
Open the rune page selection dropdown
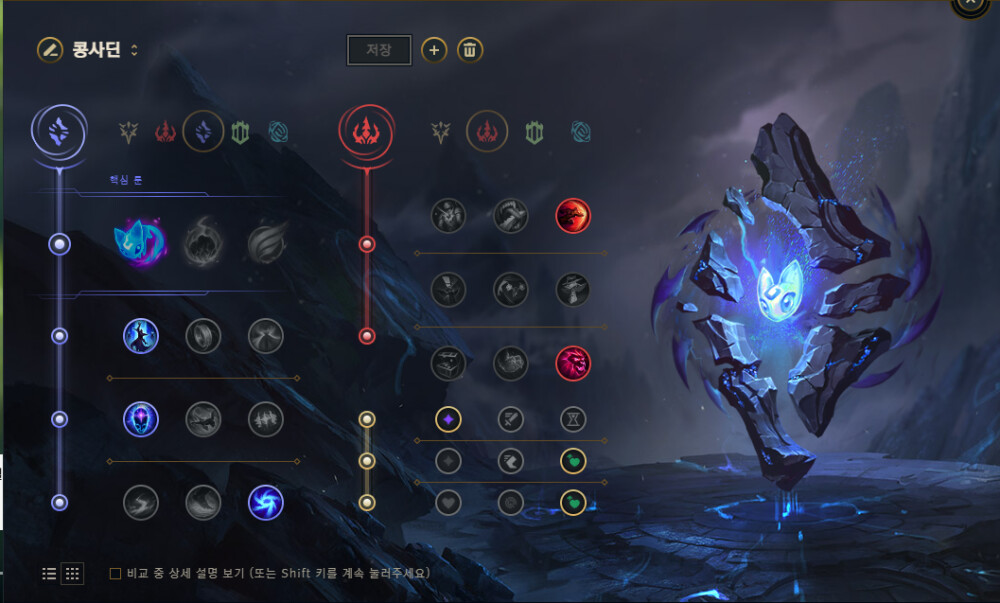click(134, 50)
